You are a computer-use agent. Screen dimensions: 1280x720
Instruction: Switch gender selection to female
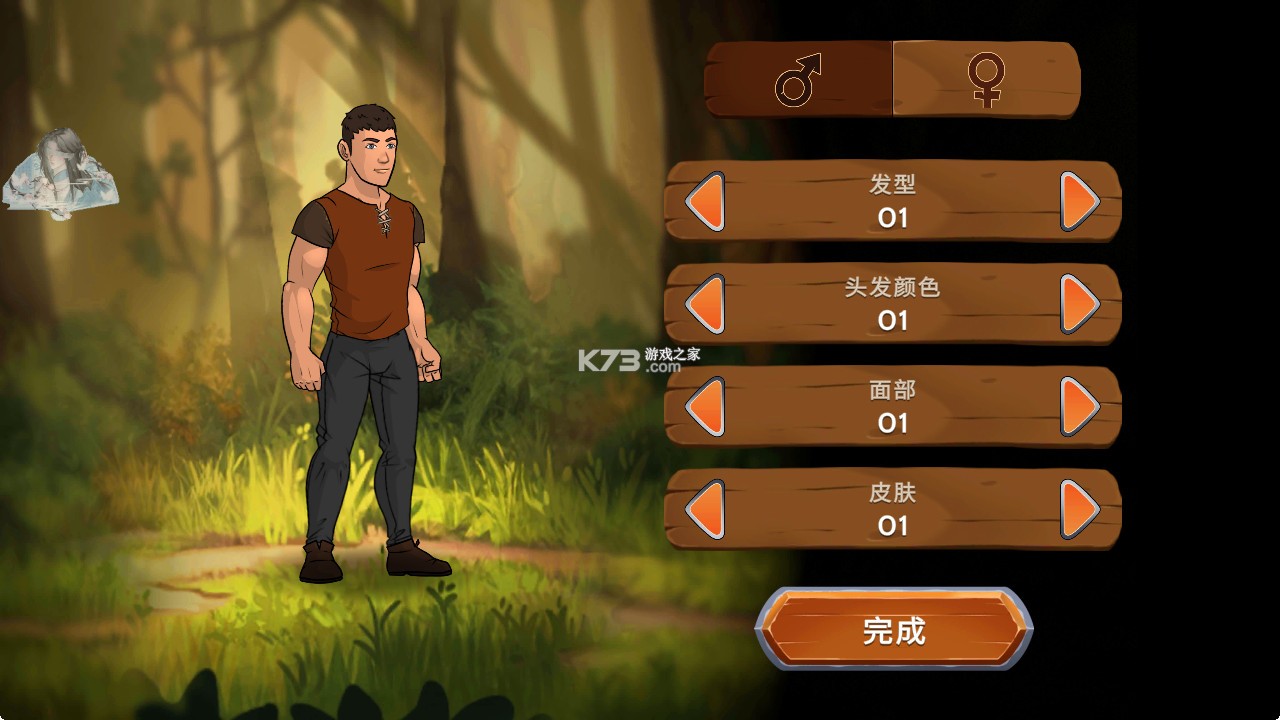click(985, 80)
